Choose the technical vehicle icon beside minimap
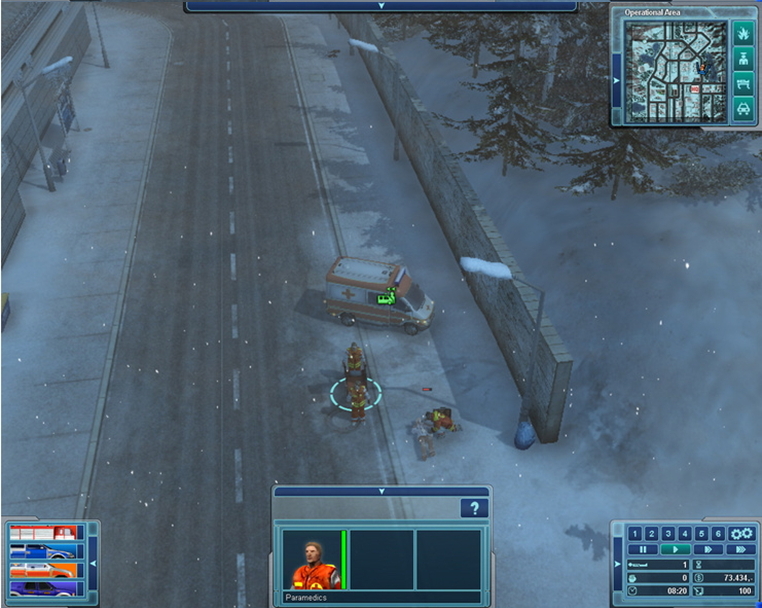Viewport: 762px width, 608px height. click(742, 84)
